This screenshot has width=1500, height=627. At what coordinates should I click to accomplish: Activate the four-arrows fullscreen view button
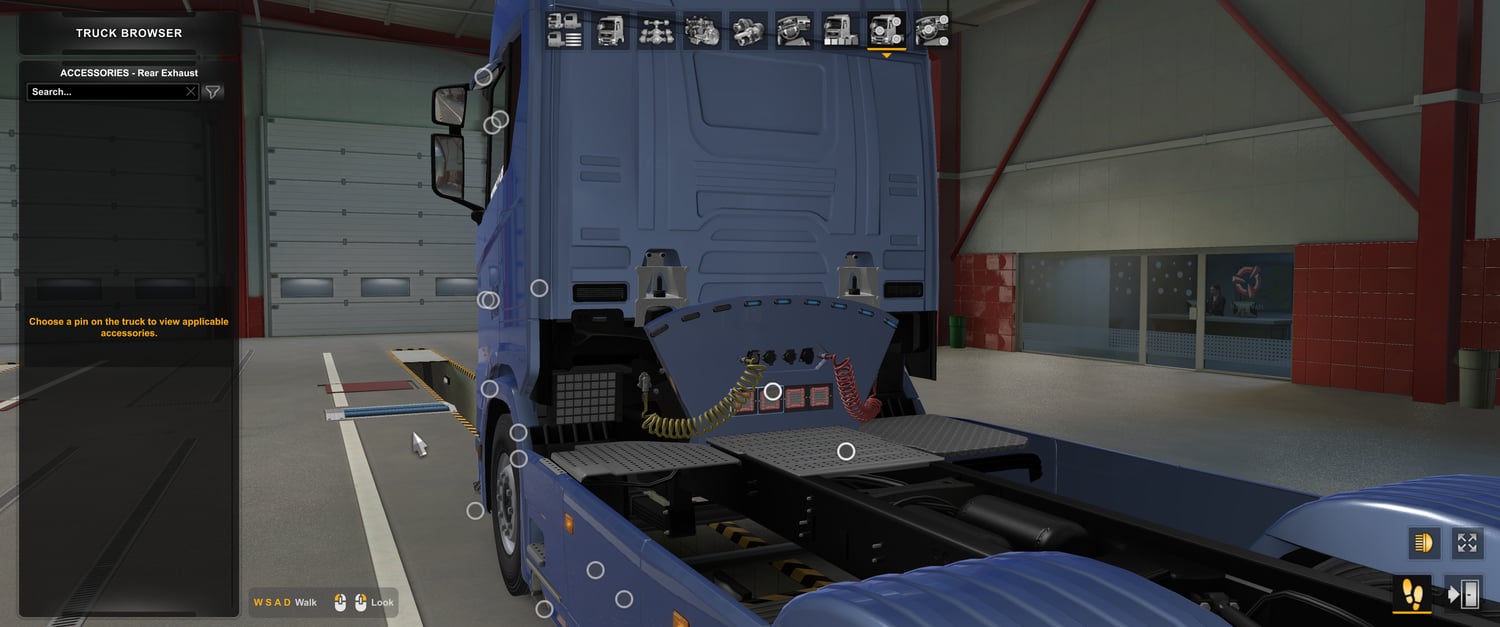1467,543
